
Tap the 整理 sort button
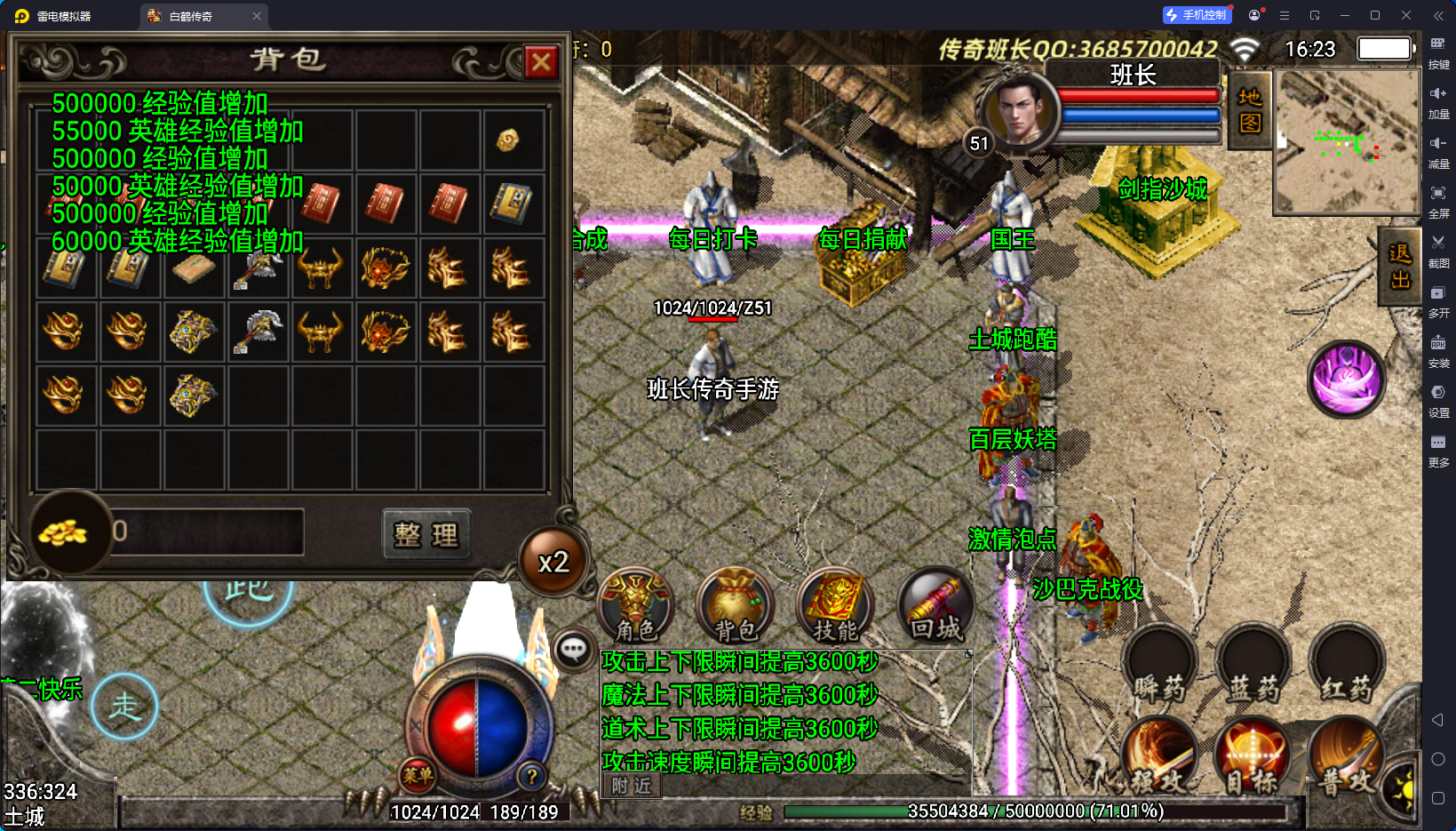pyautogui.click(x=426, y=534)
